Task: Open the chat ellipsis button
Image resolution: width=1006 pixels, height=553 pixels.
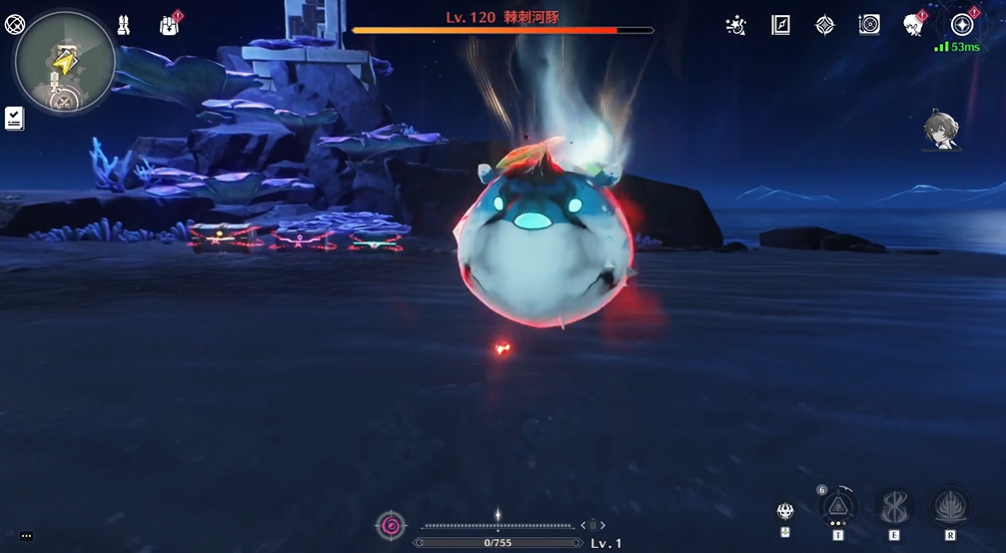Action: pyautogui.click(x=26, y=536)
